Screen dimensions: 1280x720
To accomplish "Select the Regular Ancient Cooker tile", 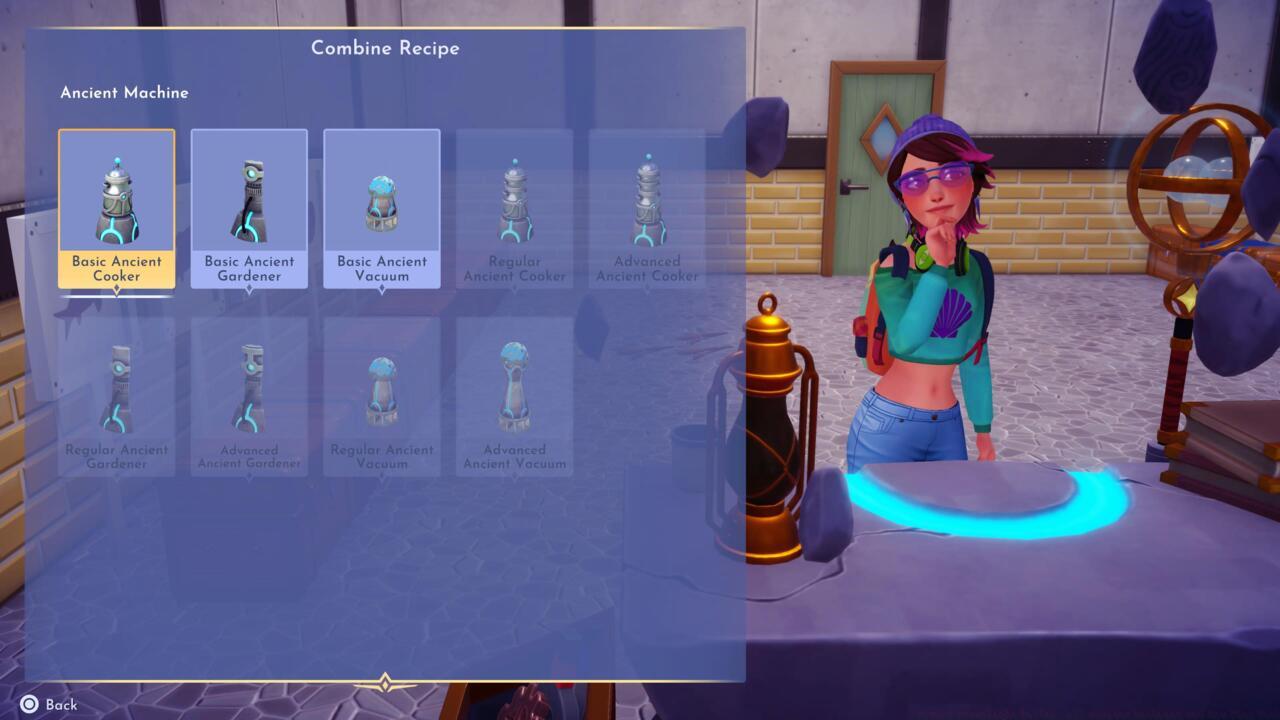I will pyautogui.click(x=514, y=208).
